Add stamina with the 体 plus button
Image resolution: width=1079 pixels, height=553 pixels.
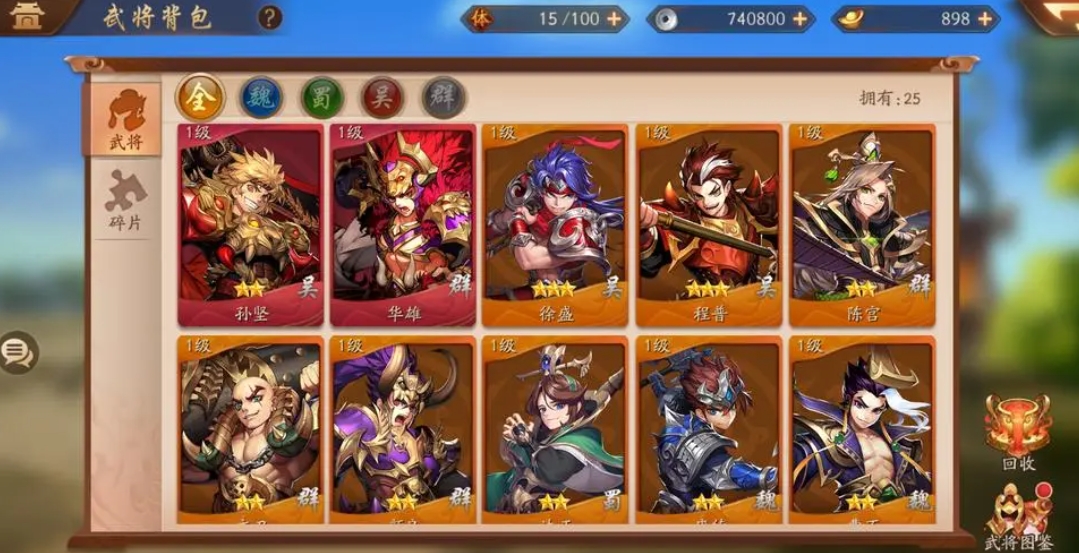point(613,18)
